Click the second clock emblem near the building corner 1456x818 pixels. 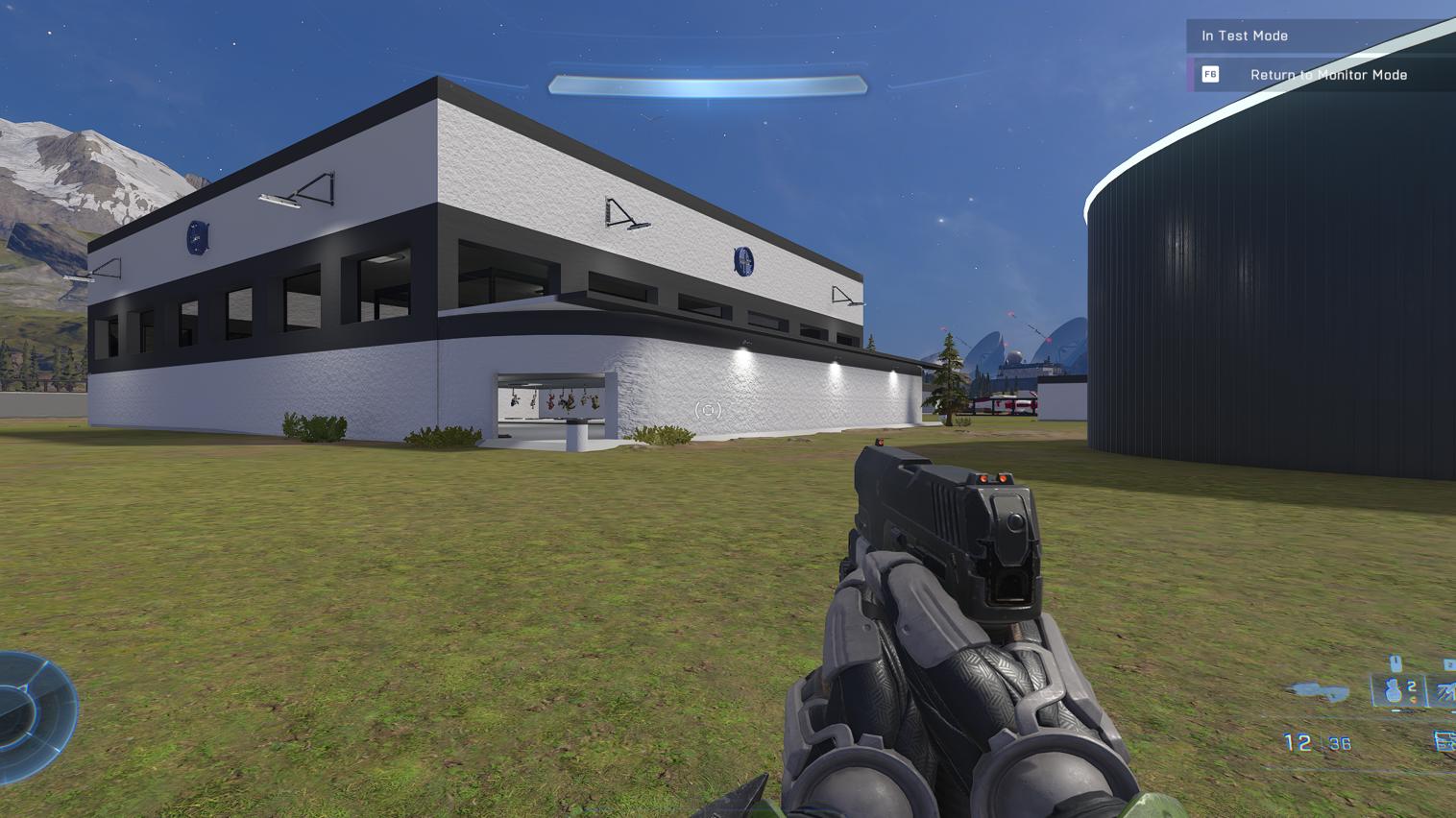click(x=195, y=236)
